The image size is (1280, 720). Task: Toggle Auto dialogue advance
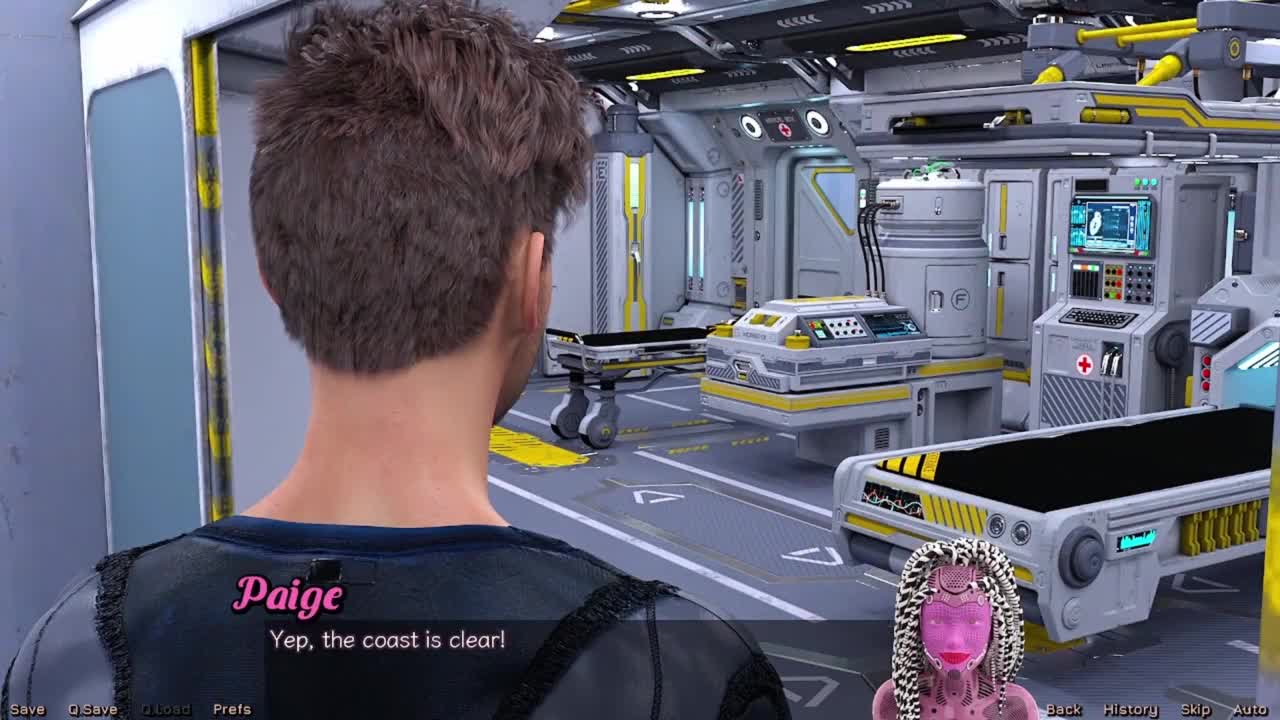(1250, 709)
